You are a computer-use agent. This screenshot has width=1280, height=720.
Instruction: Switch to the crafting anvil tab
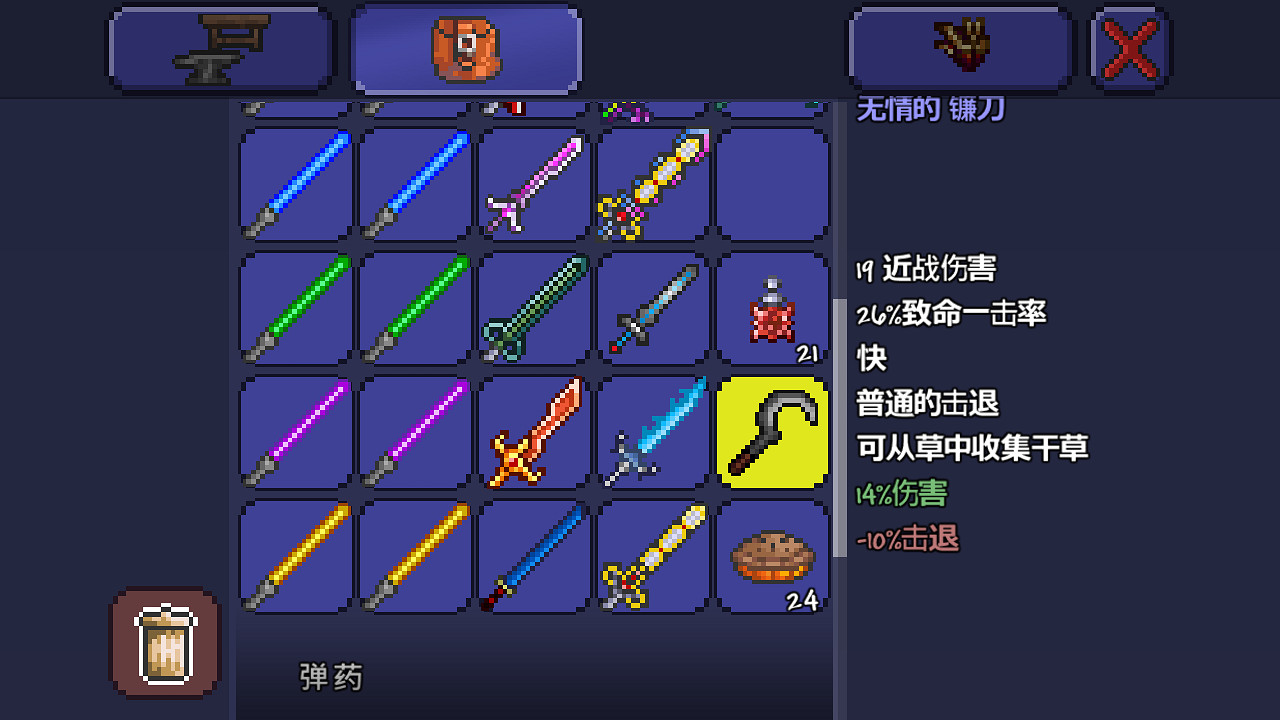(220, 48)
